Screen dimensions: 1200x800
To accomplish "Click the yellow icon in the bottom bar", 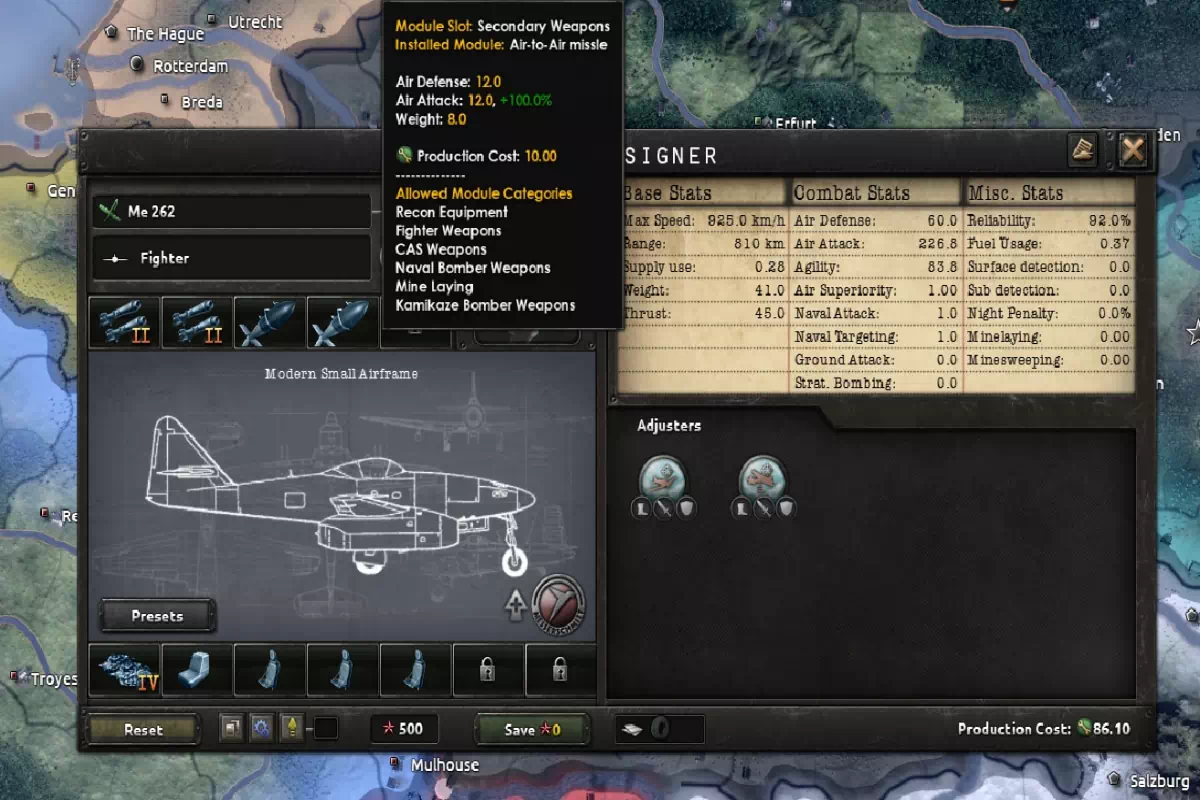I will tap(292, 728).
